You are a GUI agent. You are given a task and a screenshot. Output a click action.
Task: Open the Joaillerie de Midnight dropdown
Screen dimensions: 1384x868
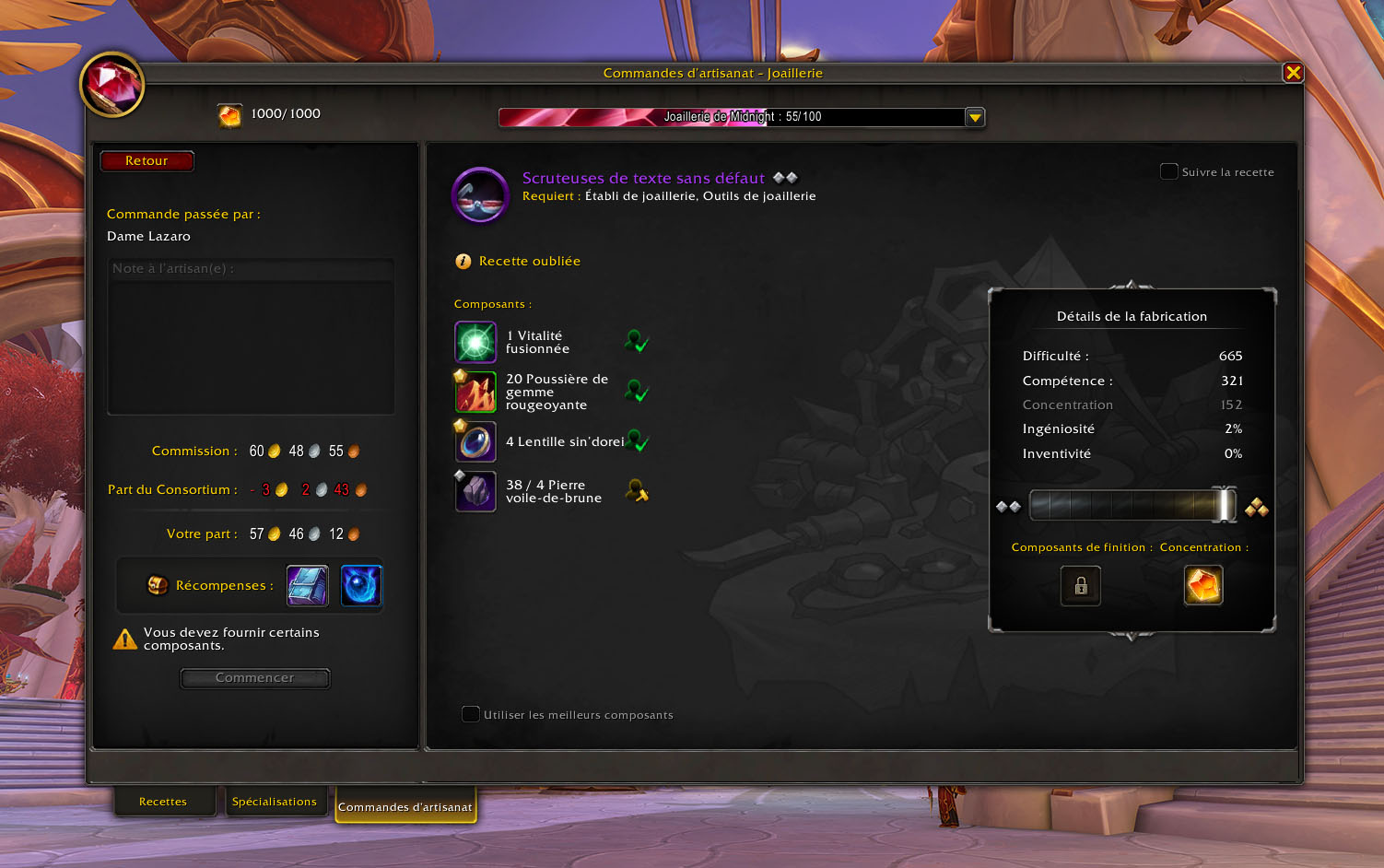coord(975,117)
